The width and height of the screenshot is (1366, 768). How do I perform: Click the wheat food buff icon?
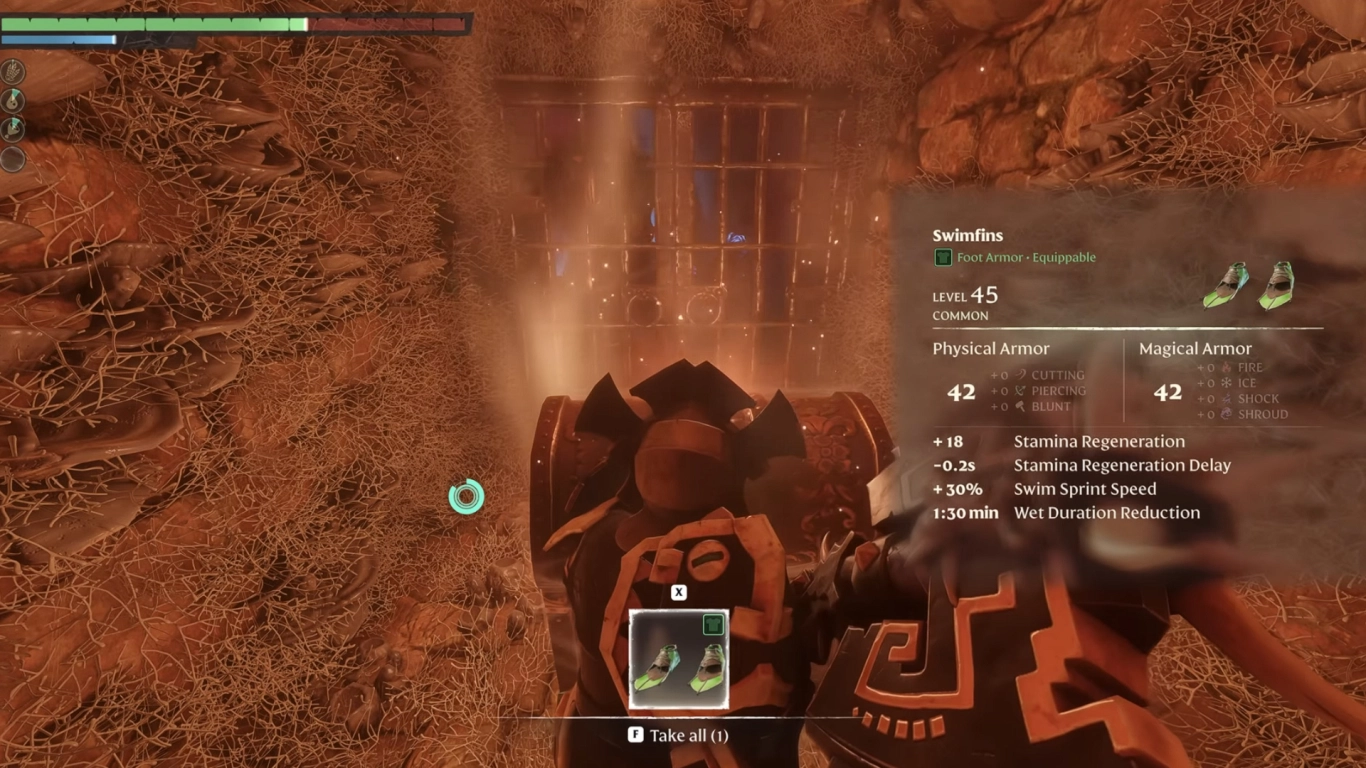click(x=13, y=71)
